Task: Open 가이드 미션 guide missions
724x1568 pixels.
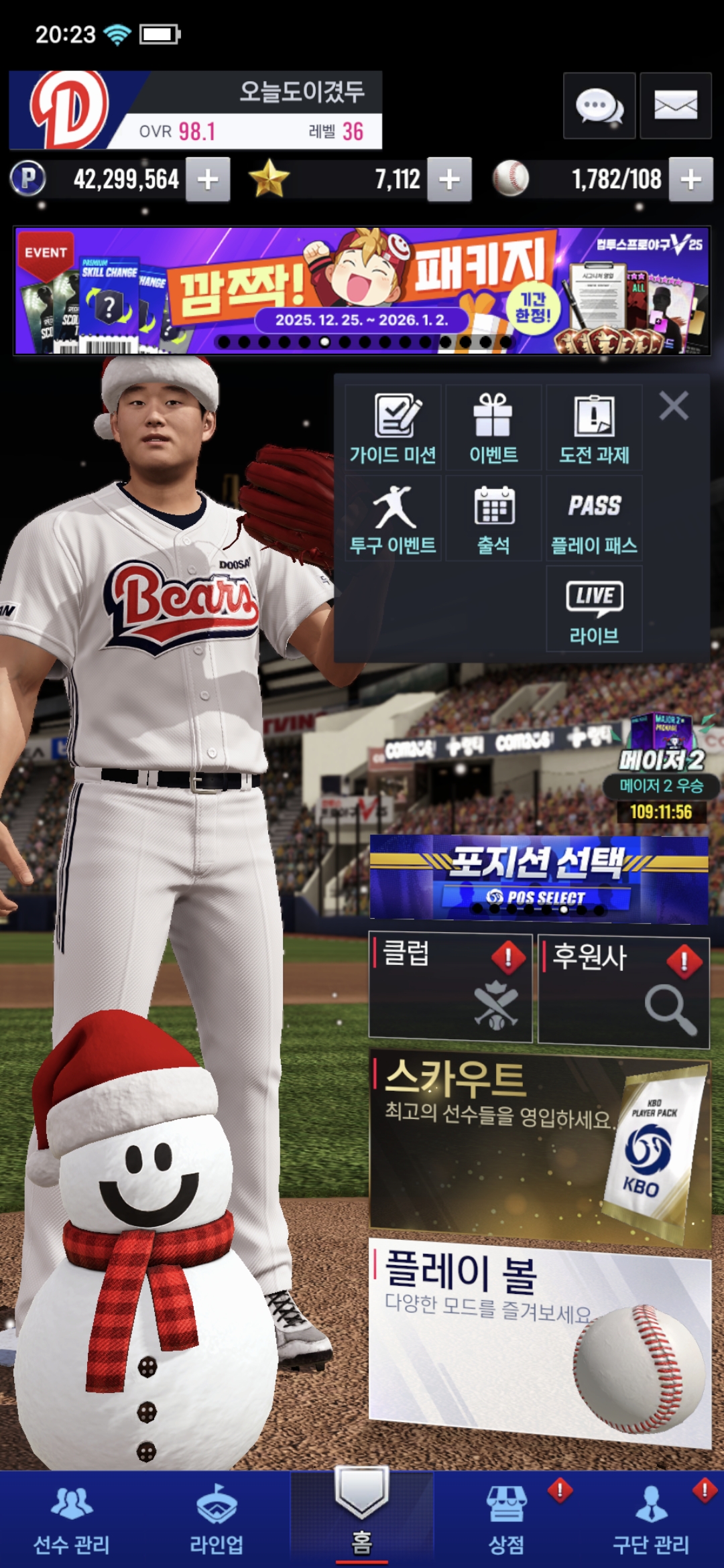Action: click(x=394, y=428)
